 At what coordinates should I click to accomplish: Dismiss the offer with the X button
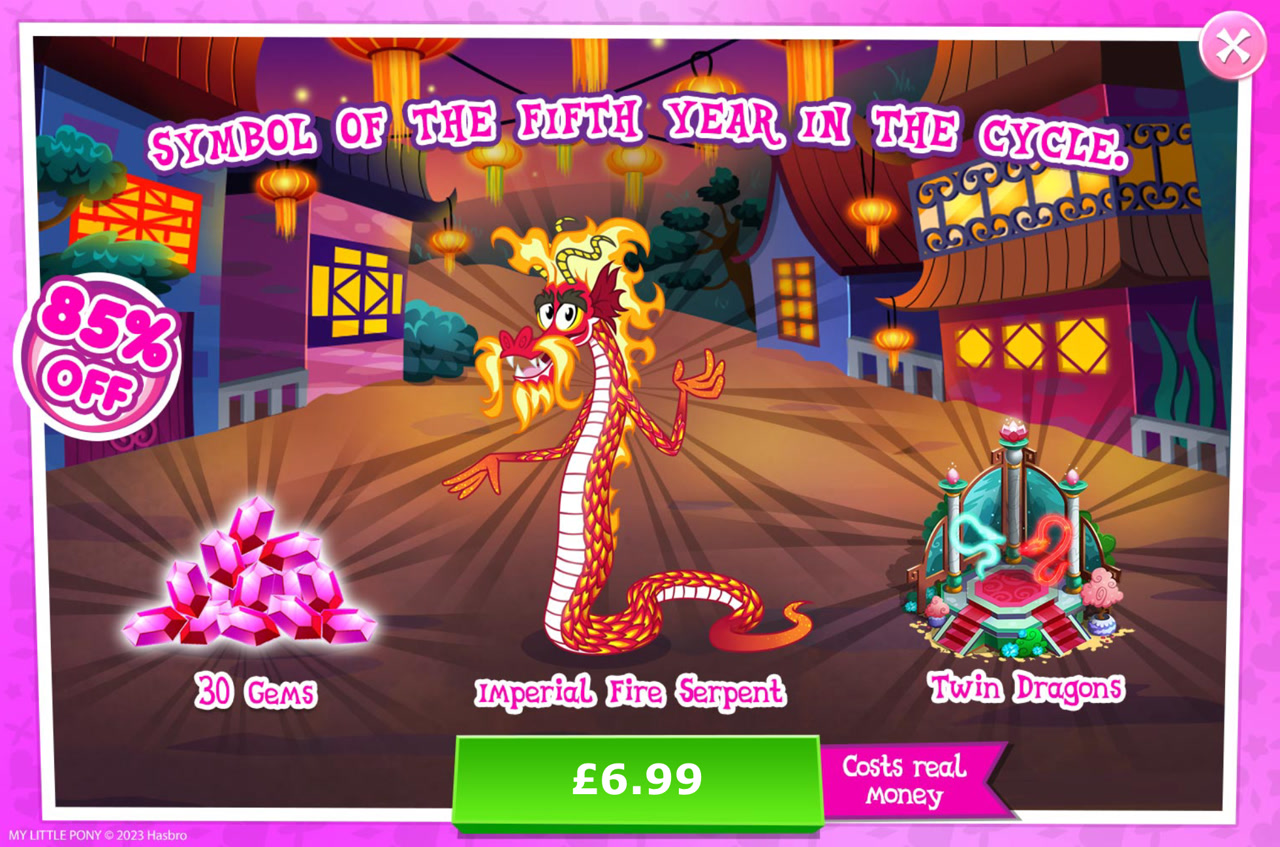pyautogui.click(x=1232, y=45)
